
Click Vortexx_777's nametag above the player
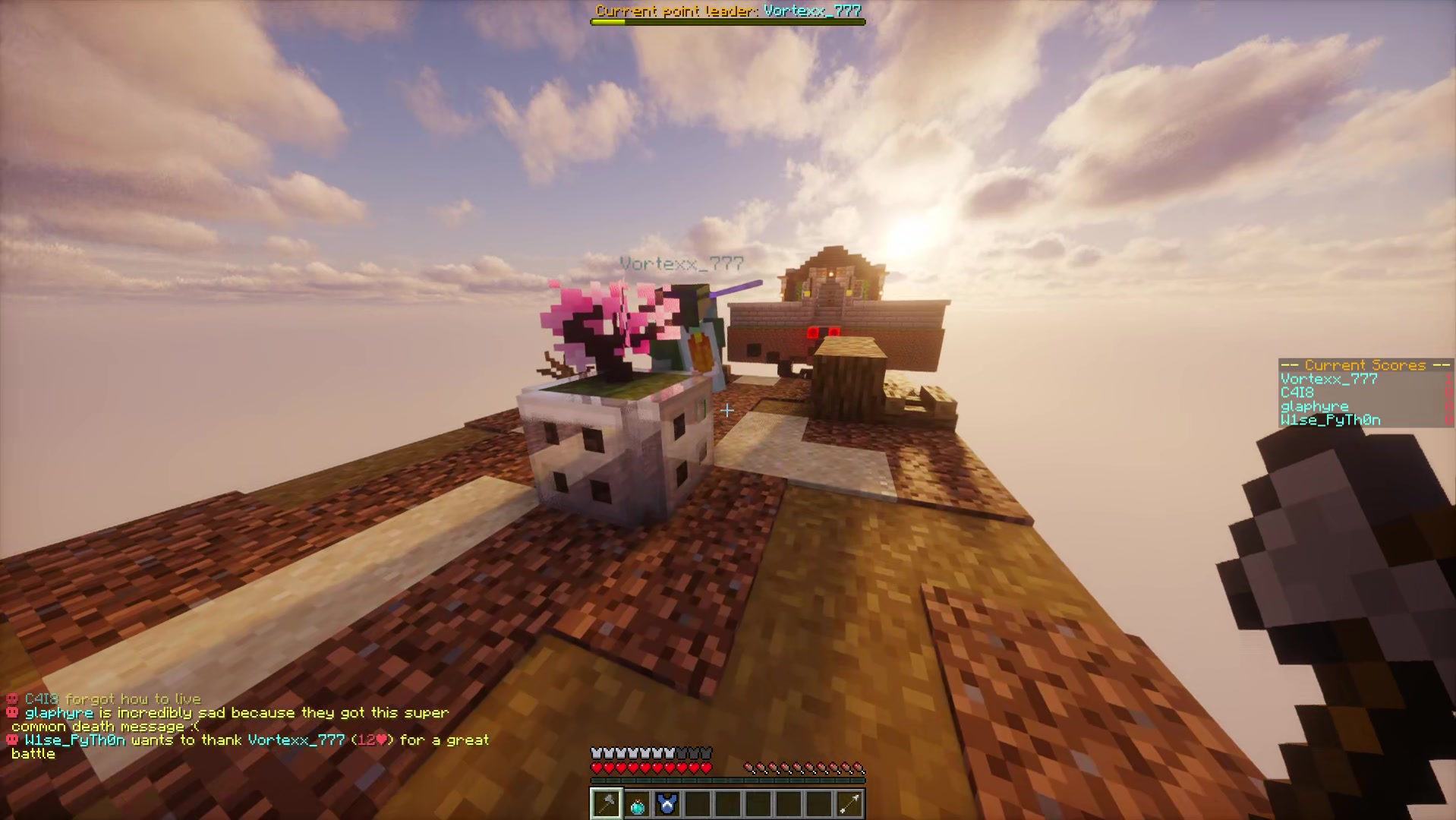(681, 263)
